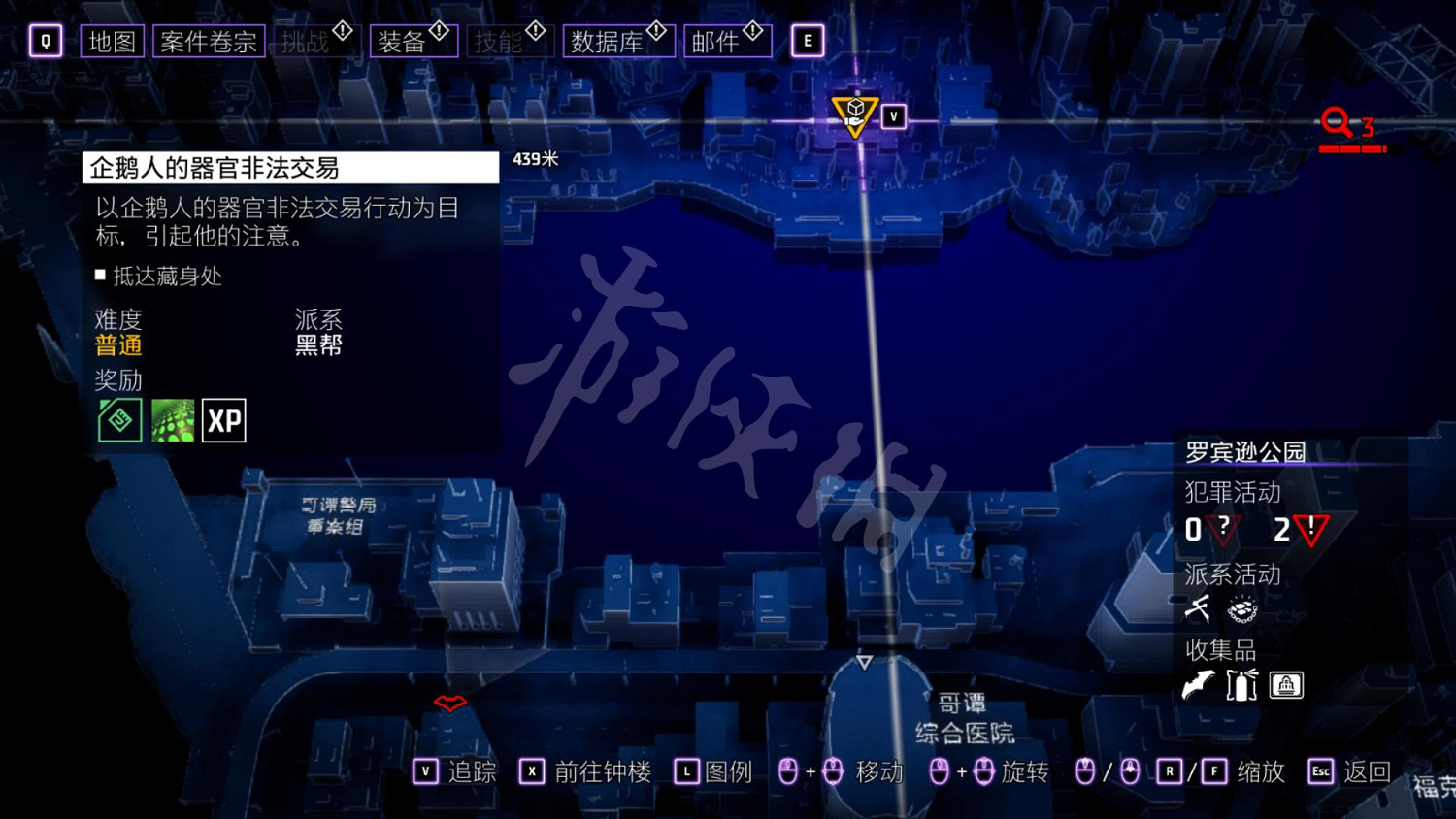Click the 前往钟楼 button
Viewport: 1456px width, 819px height.
(x=583, y=771)
